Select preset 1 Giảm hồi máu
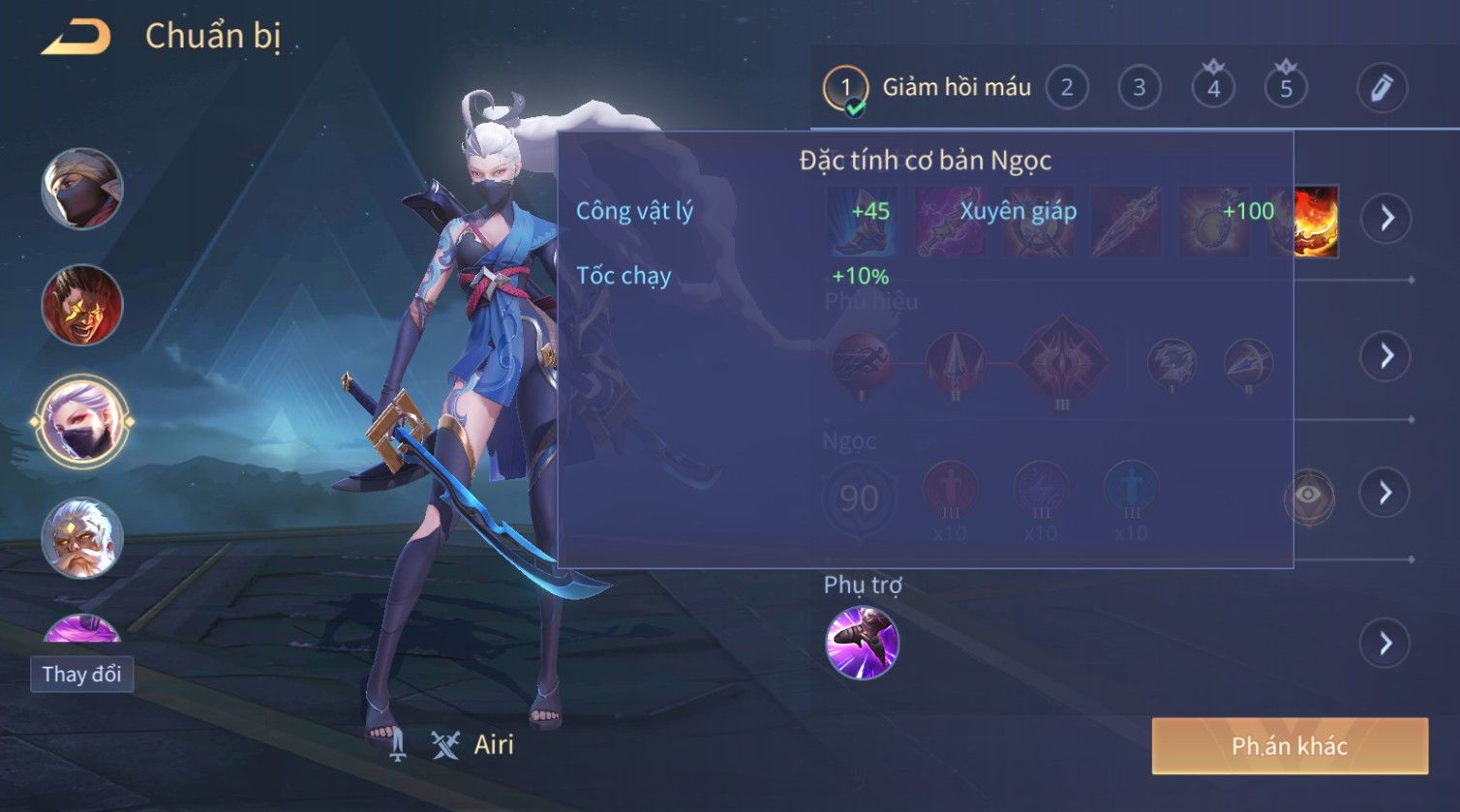The width and height of the screenshot is (1460, 812). point(845,88)
